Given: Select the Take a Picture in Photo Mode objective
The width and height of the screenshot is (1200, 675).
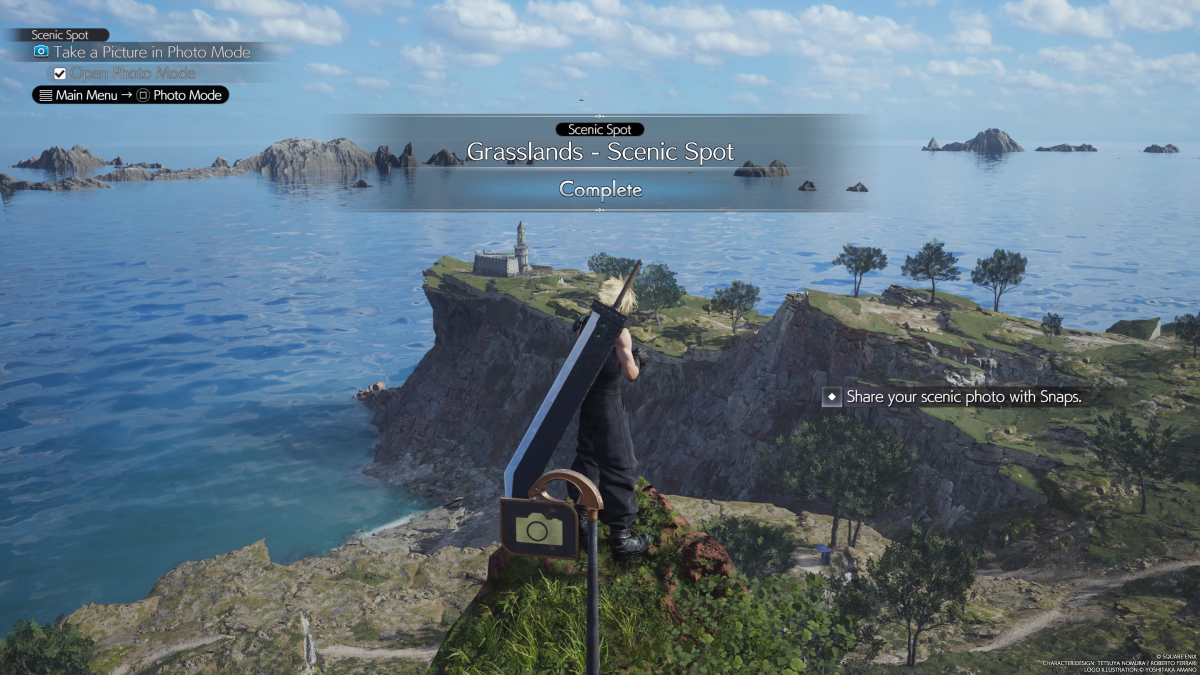Looking at the screenshot, I should tap(142, 52).
